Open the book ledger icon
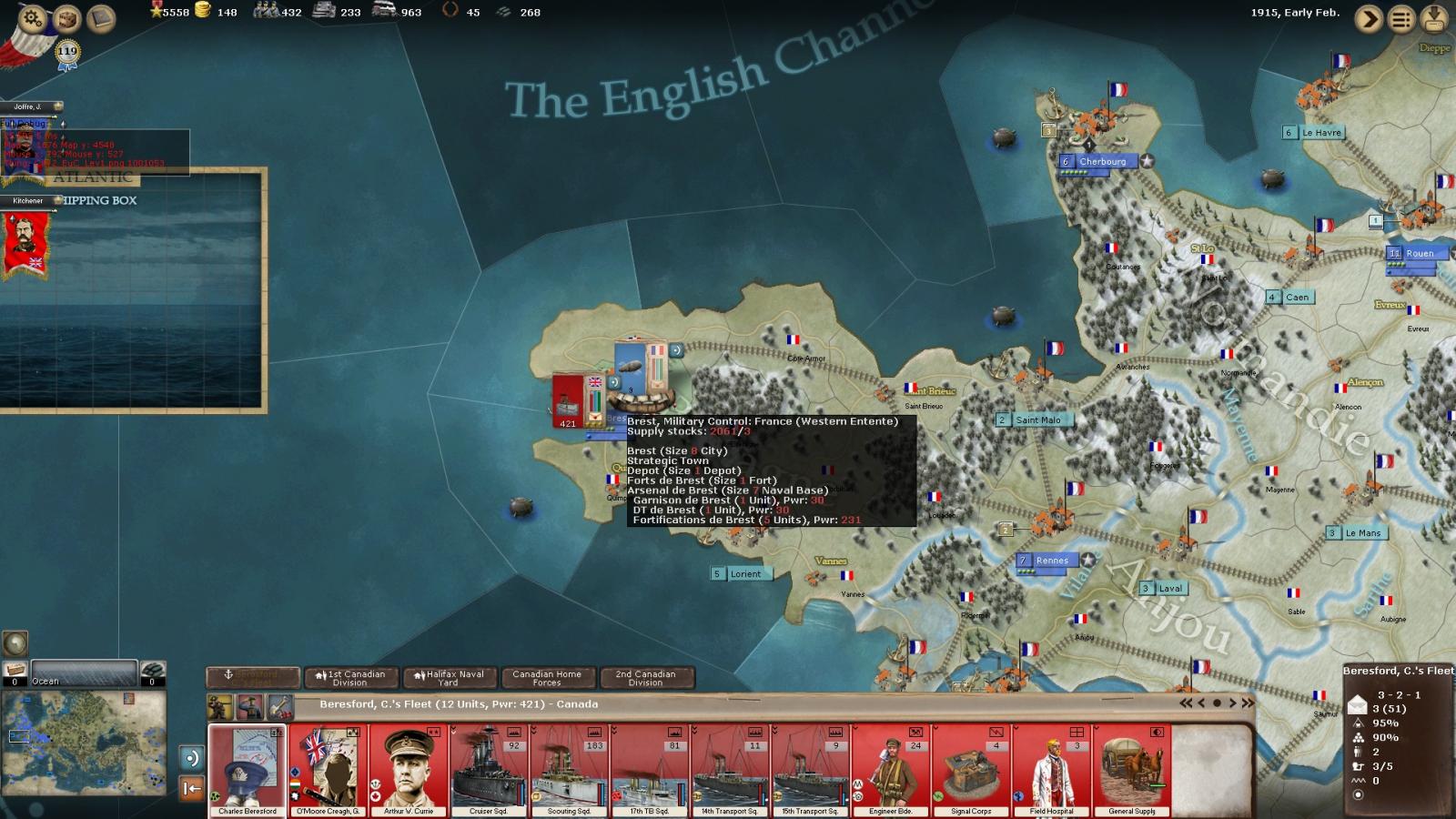Screen dimensions: 1456x819 (x=101, y=18)
